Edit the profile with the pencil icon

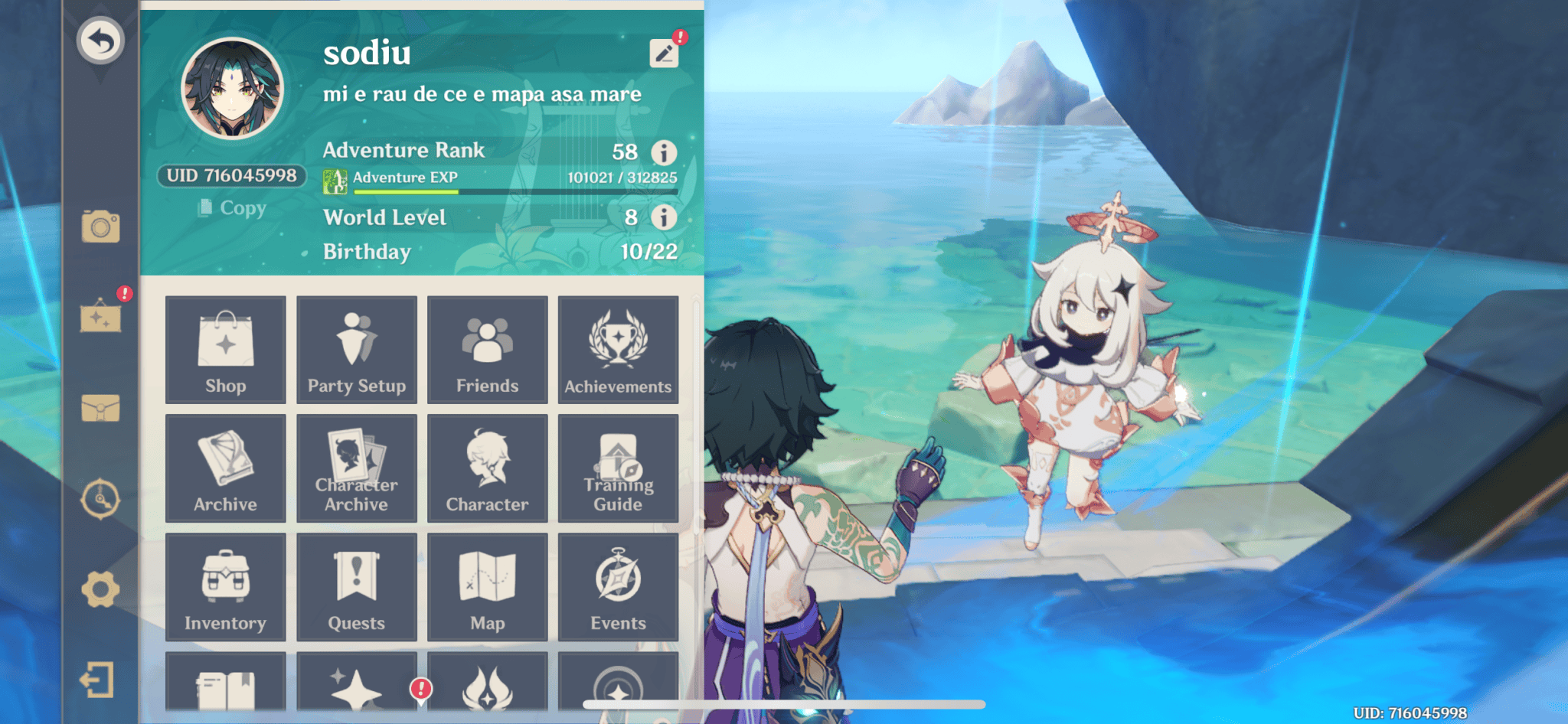pos(665,53)
